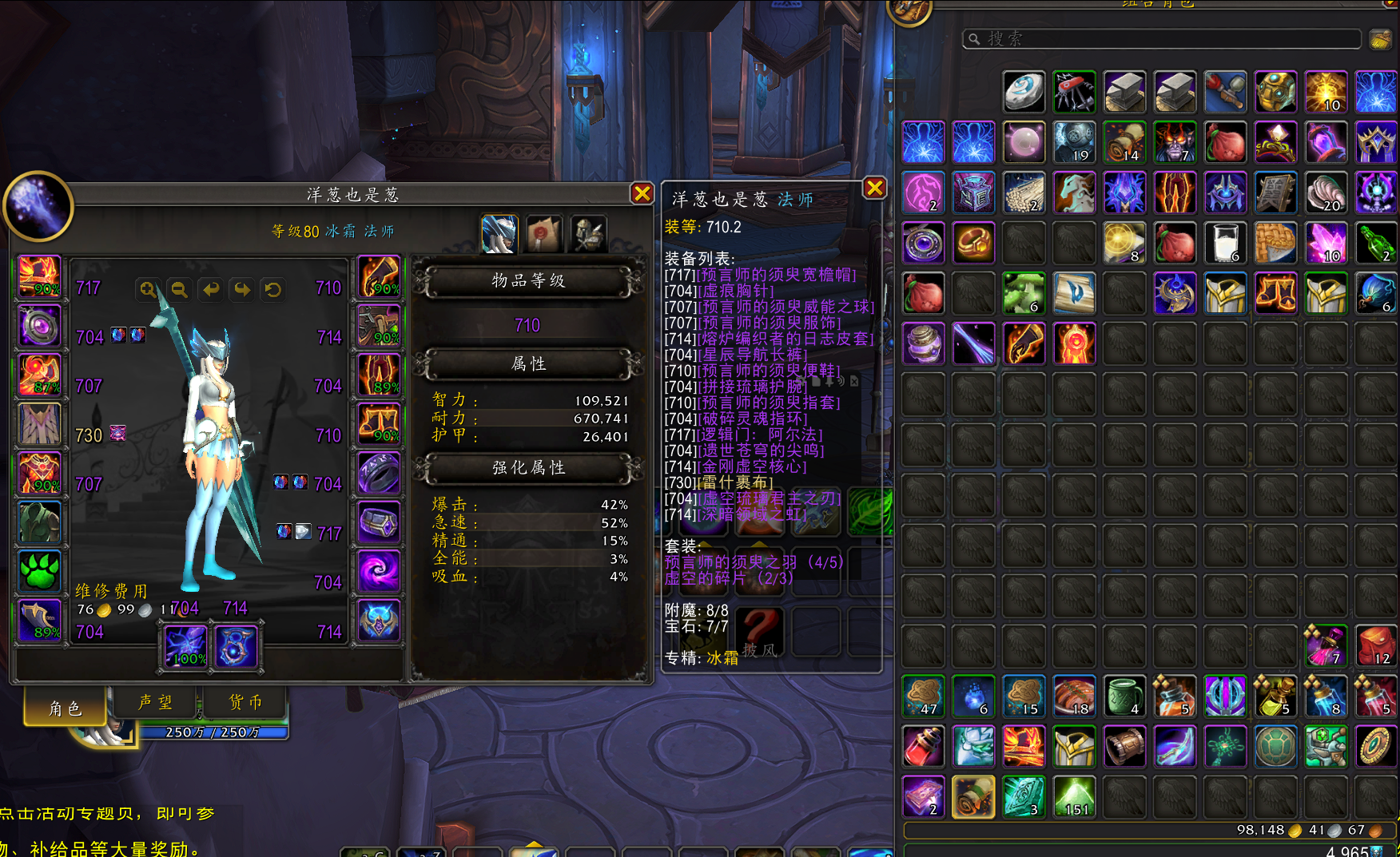Screen dimensions: 1400x857
Task: Open the titles scroll sidebar tab
Action: click(544, 234)
